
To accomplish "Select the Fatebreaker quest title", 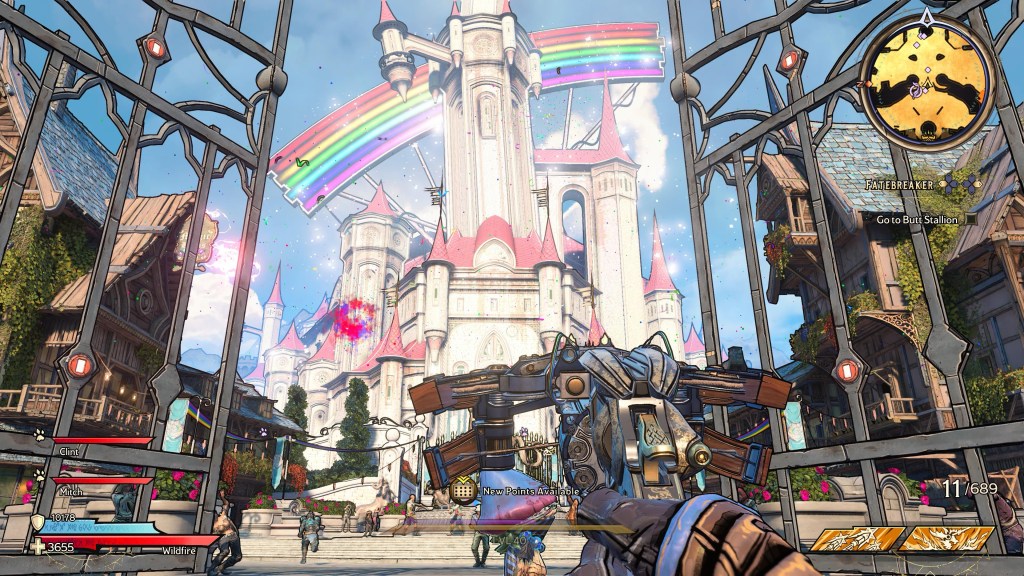I will pos(903,185).
